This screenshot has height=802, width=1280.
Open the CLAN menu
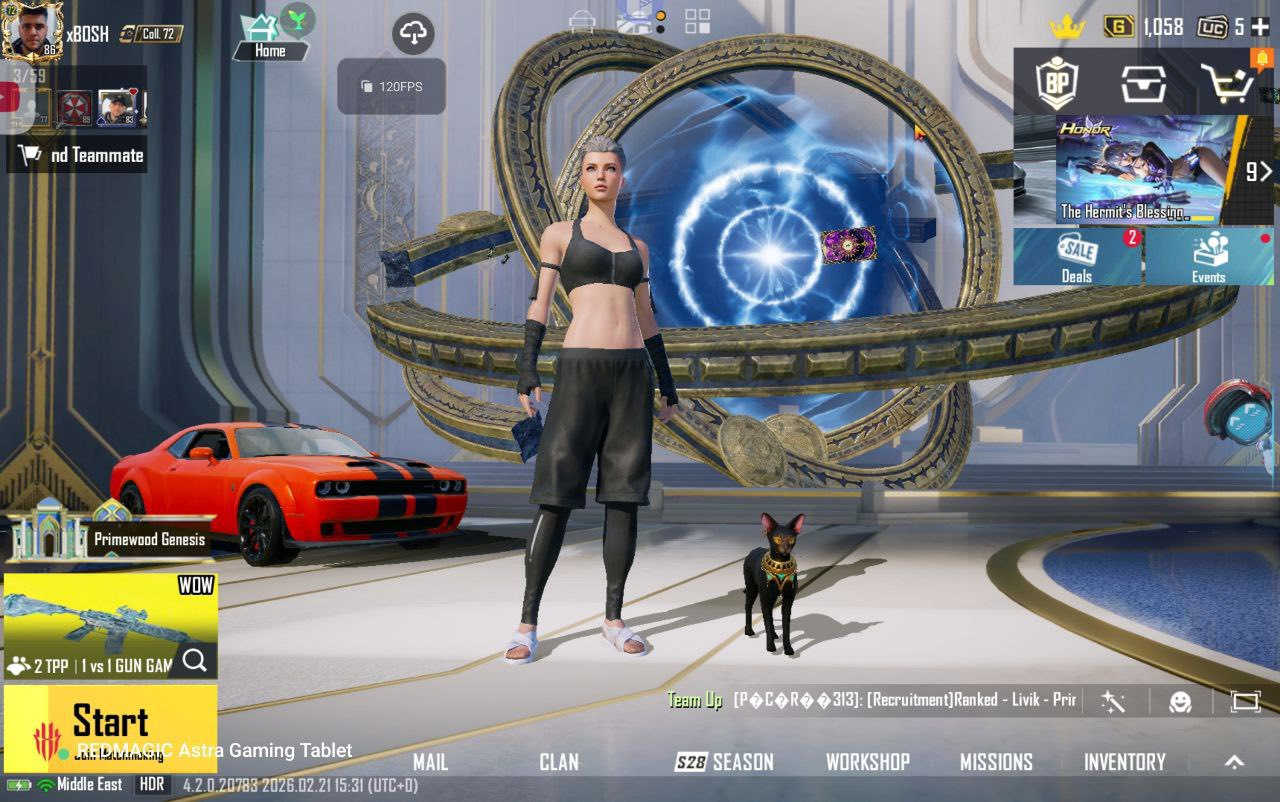(559, 762)
